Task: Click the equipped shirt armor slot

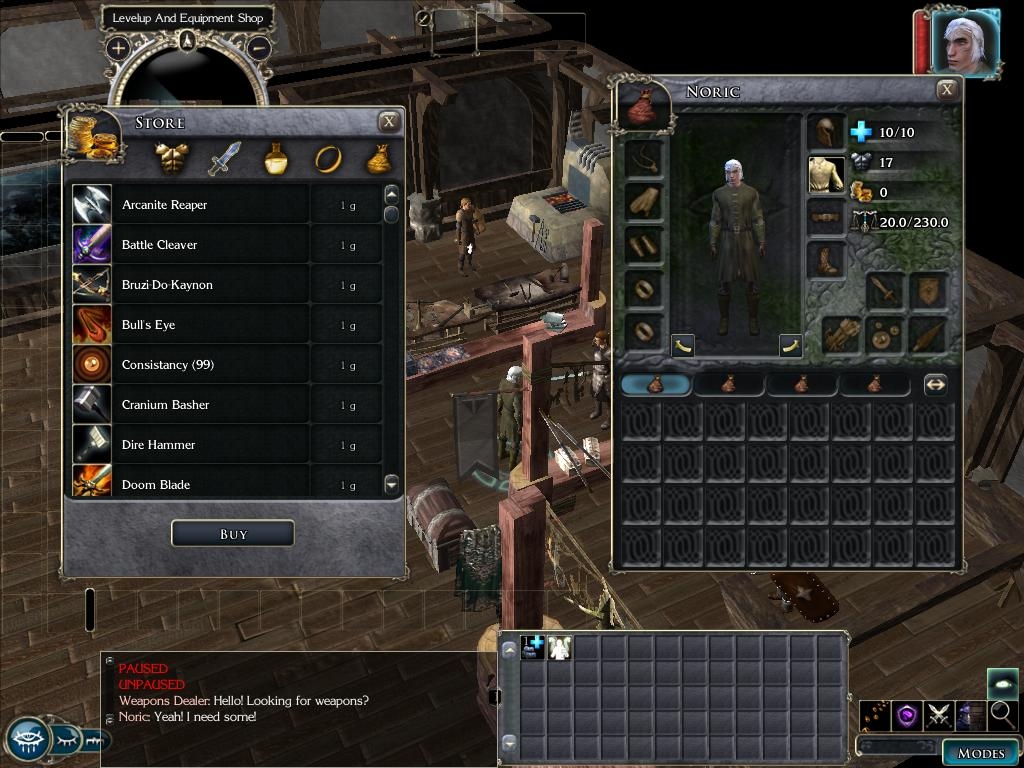Action: (x=826, y=174)
